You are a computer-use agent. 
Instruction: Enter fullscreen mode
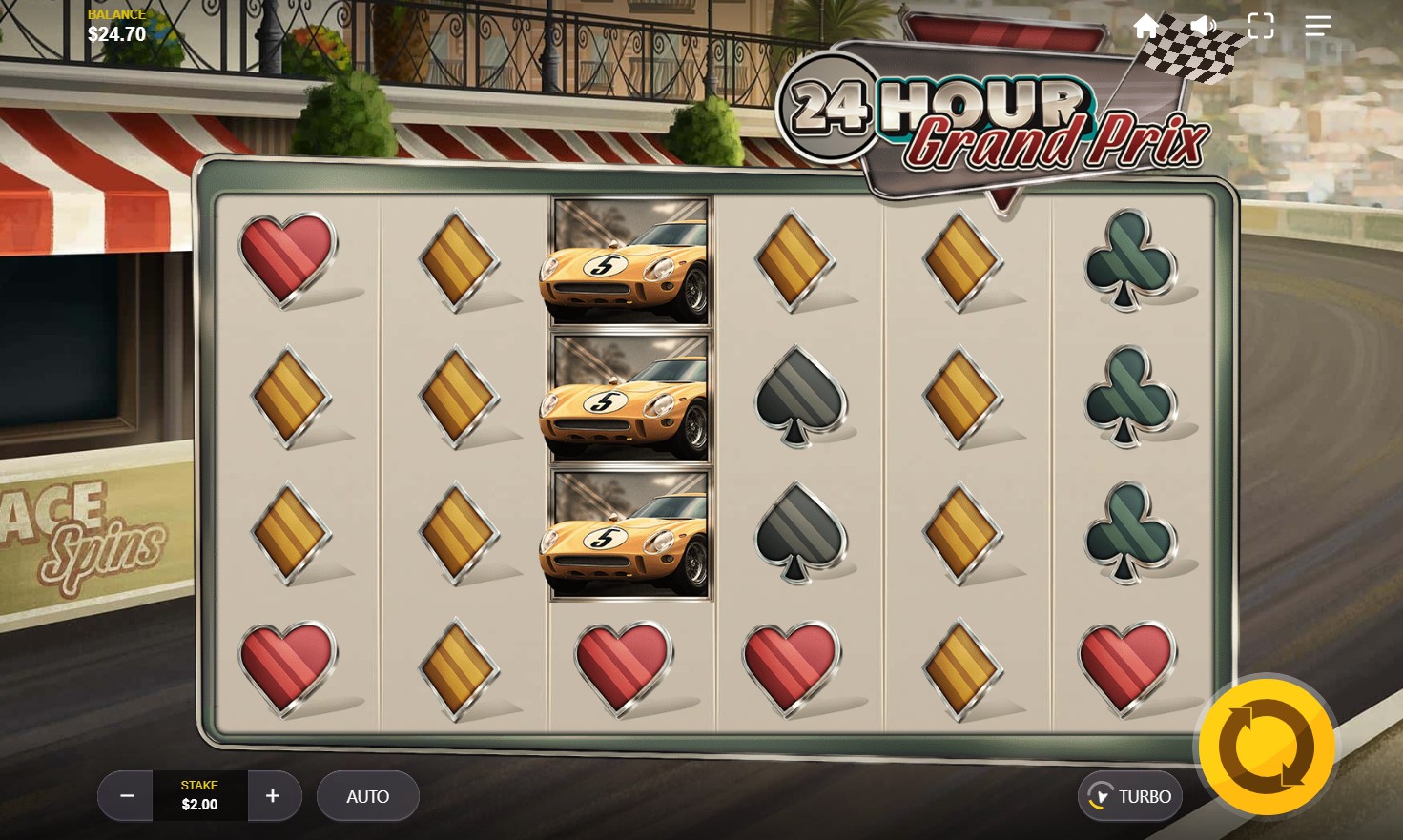tap(1261, 26)
